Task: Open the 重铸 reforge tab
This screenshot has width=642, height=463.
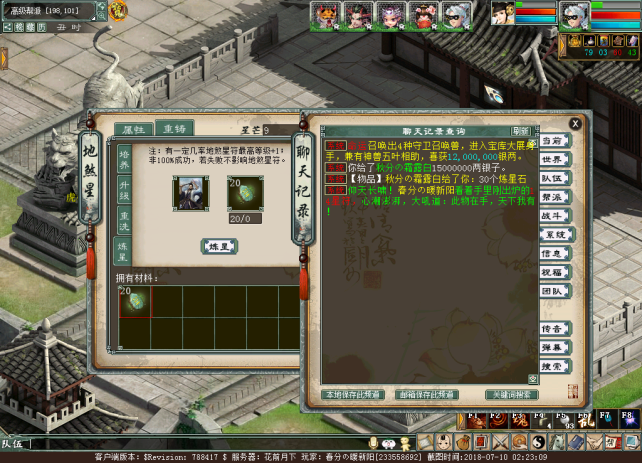Action: coord(174,129)
